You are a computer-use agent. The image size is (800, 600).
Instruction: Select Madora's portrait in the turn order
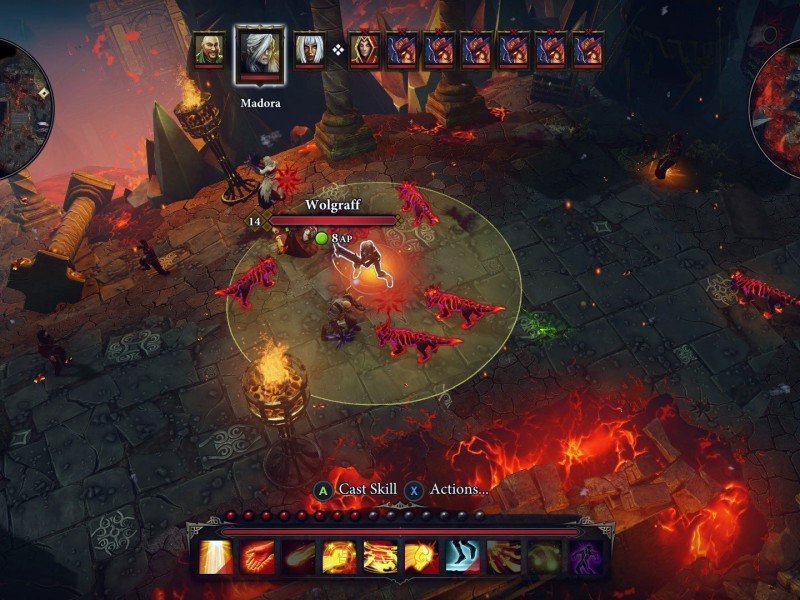[x=259, y=51]
